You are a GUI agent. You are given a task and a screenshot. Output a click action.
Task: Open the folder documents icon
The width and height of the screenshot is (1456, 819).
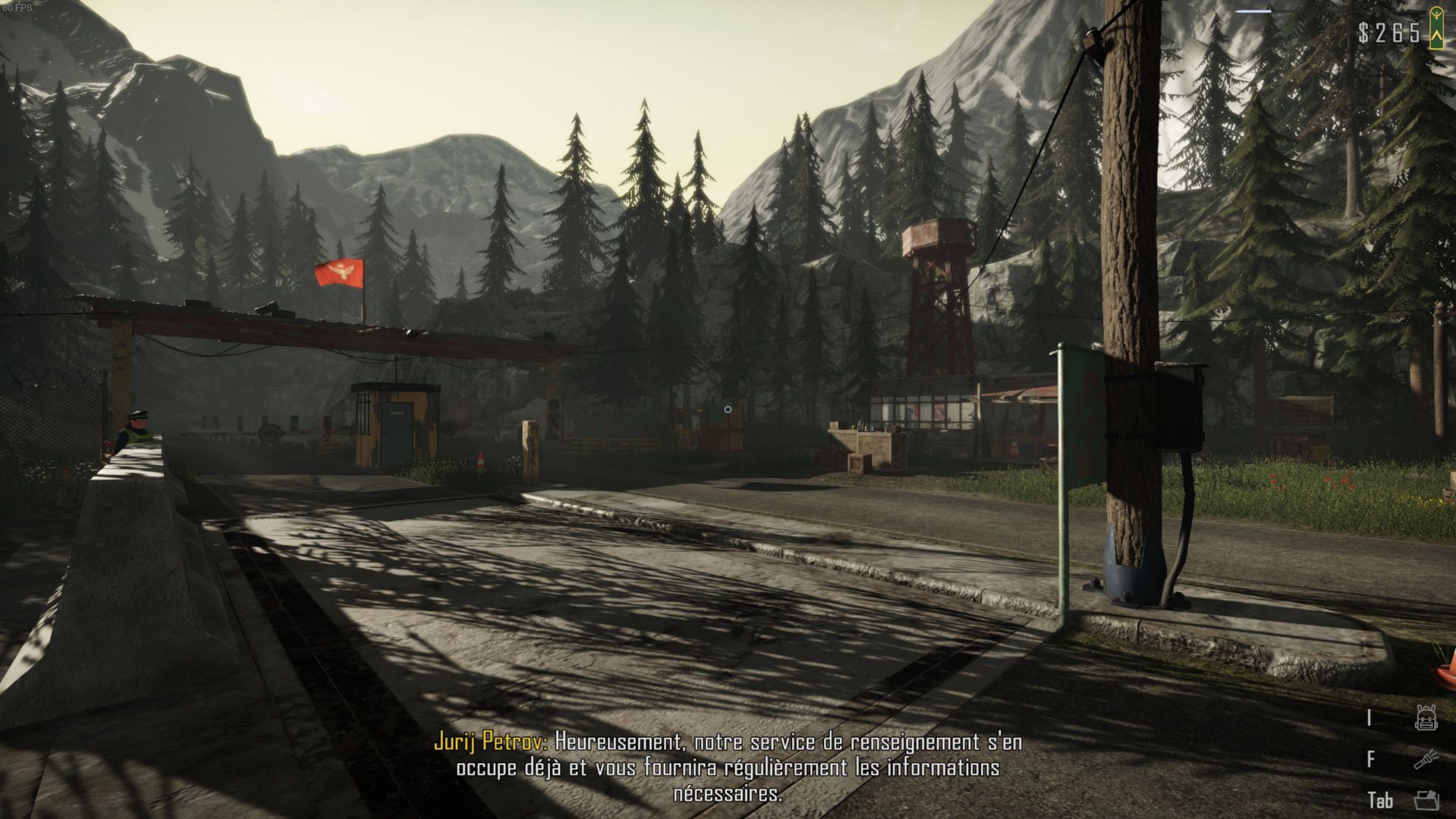tap(1426, 800)
